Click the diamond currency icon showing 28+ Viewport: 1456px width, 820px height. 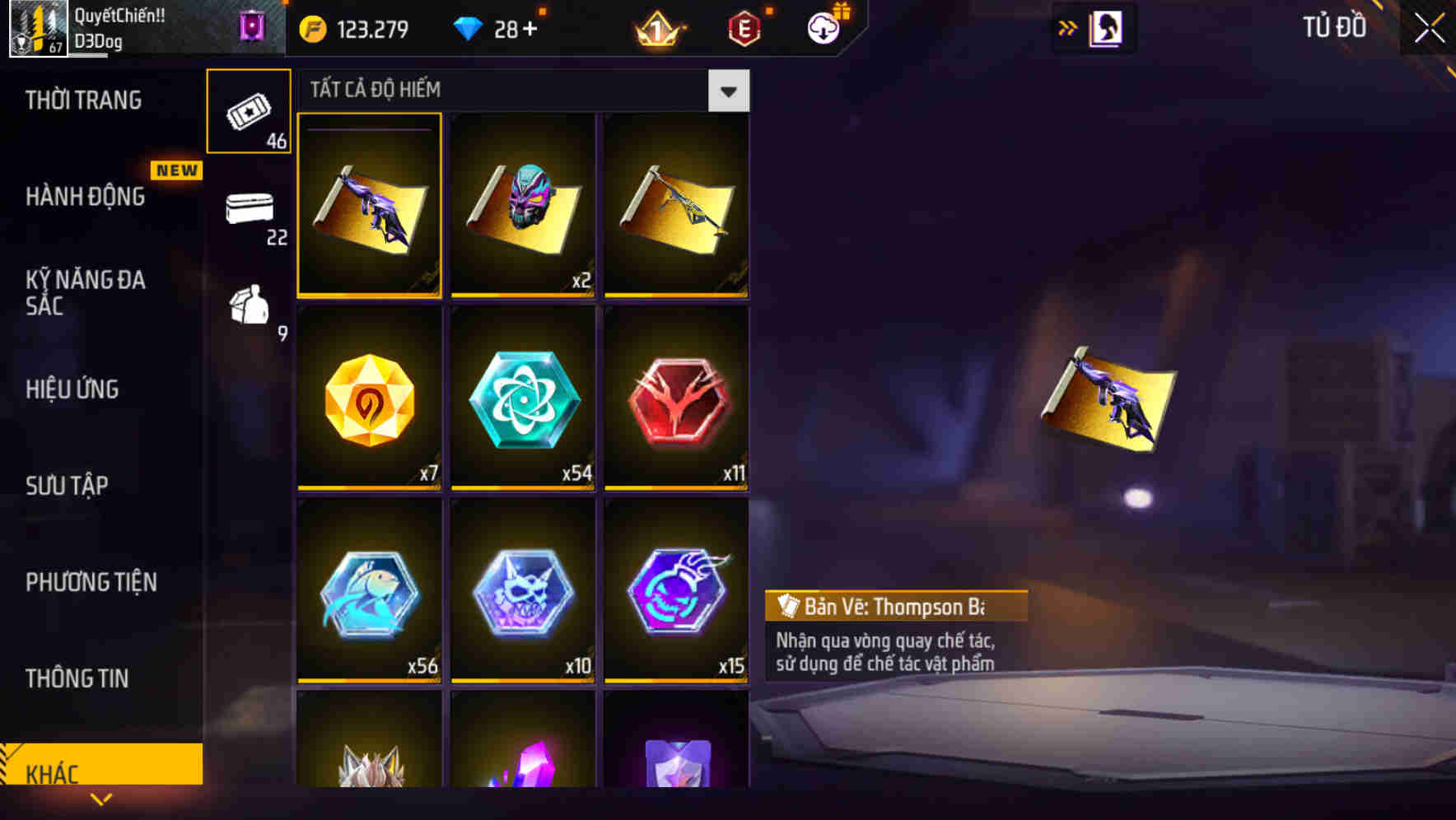469,27
